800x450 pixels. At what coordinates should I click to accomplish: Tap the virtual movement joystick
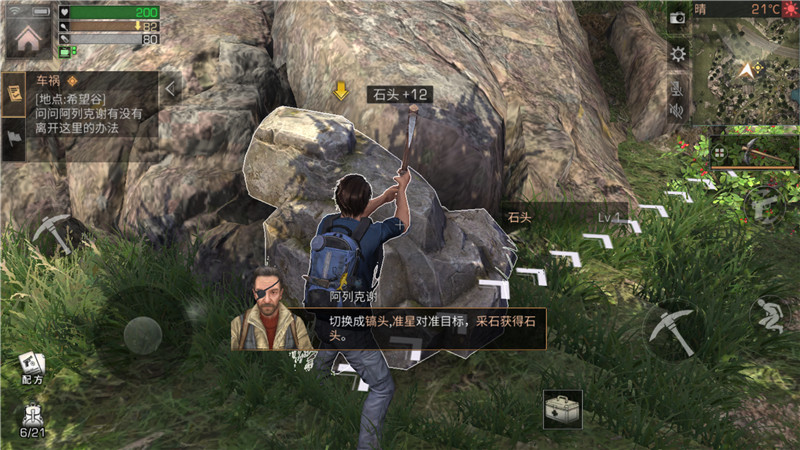[142, 334]
